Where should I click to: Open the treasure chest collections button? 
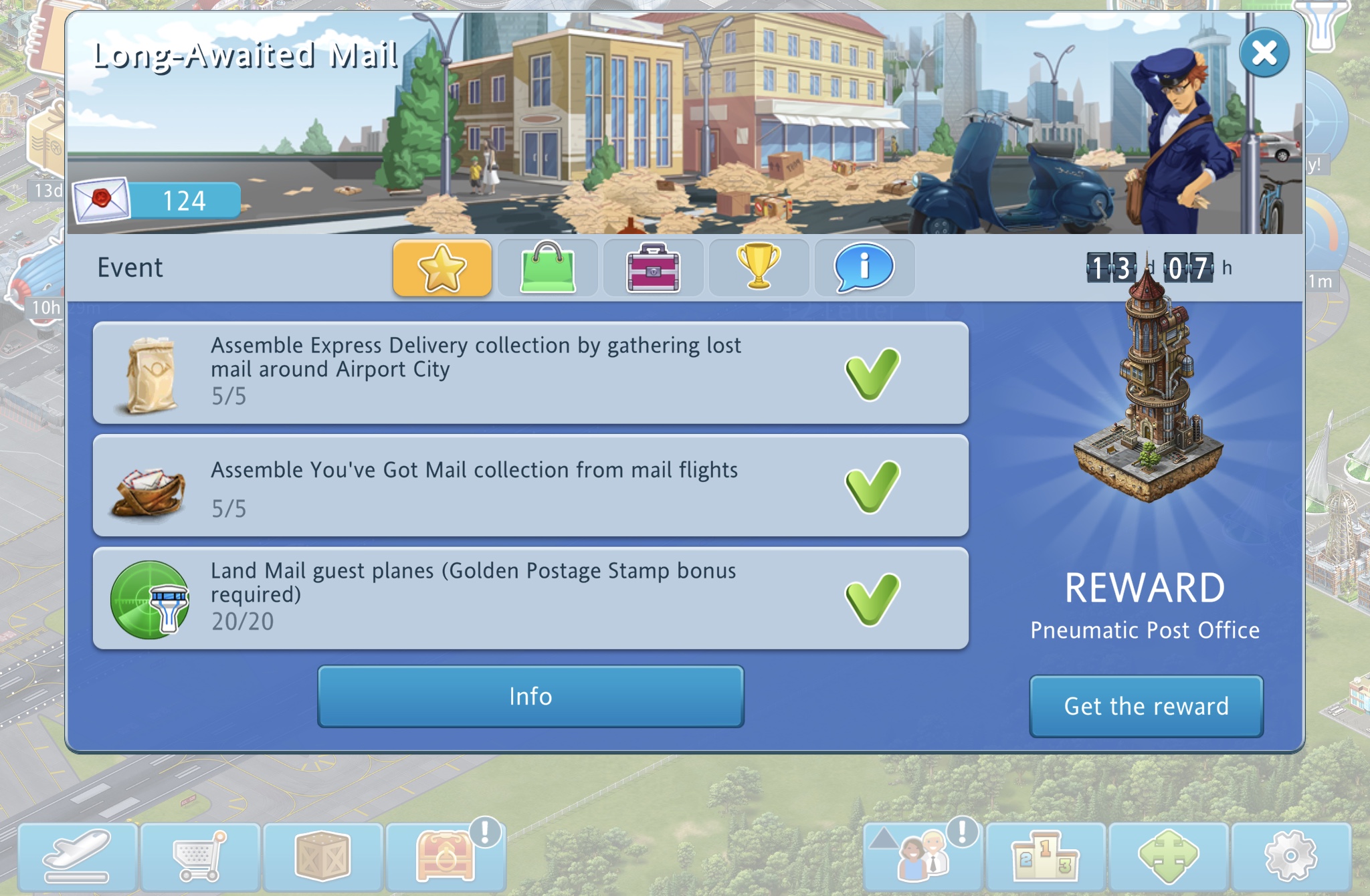tap(446, 857)
